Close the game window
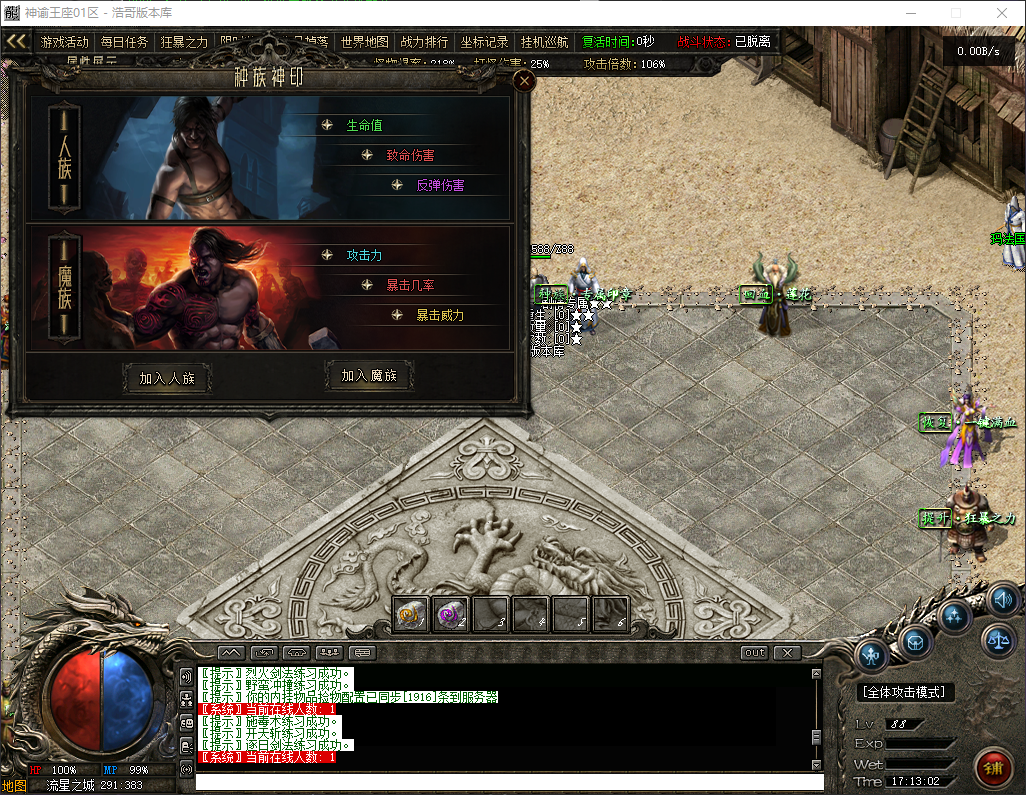 tap(1003, 13)
